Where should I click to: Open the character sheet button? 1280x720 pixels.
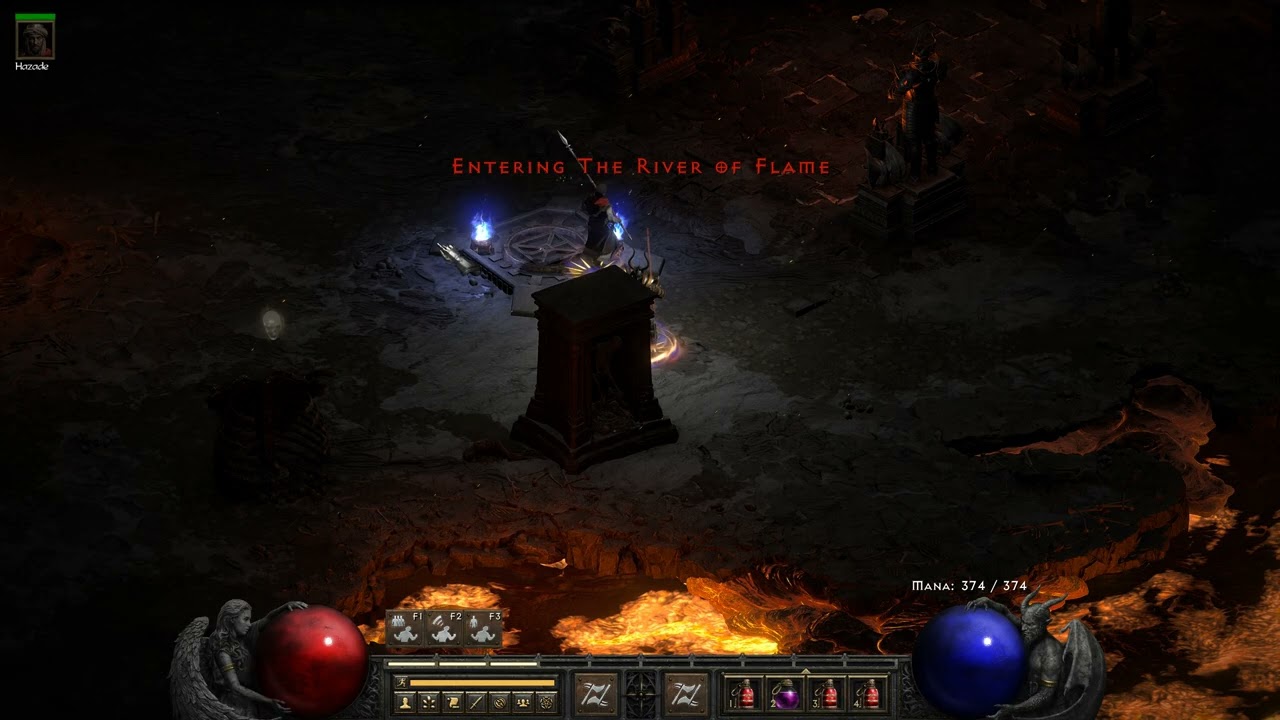point(406,702)
